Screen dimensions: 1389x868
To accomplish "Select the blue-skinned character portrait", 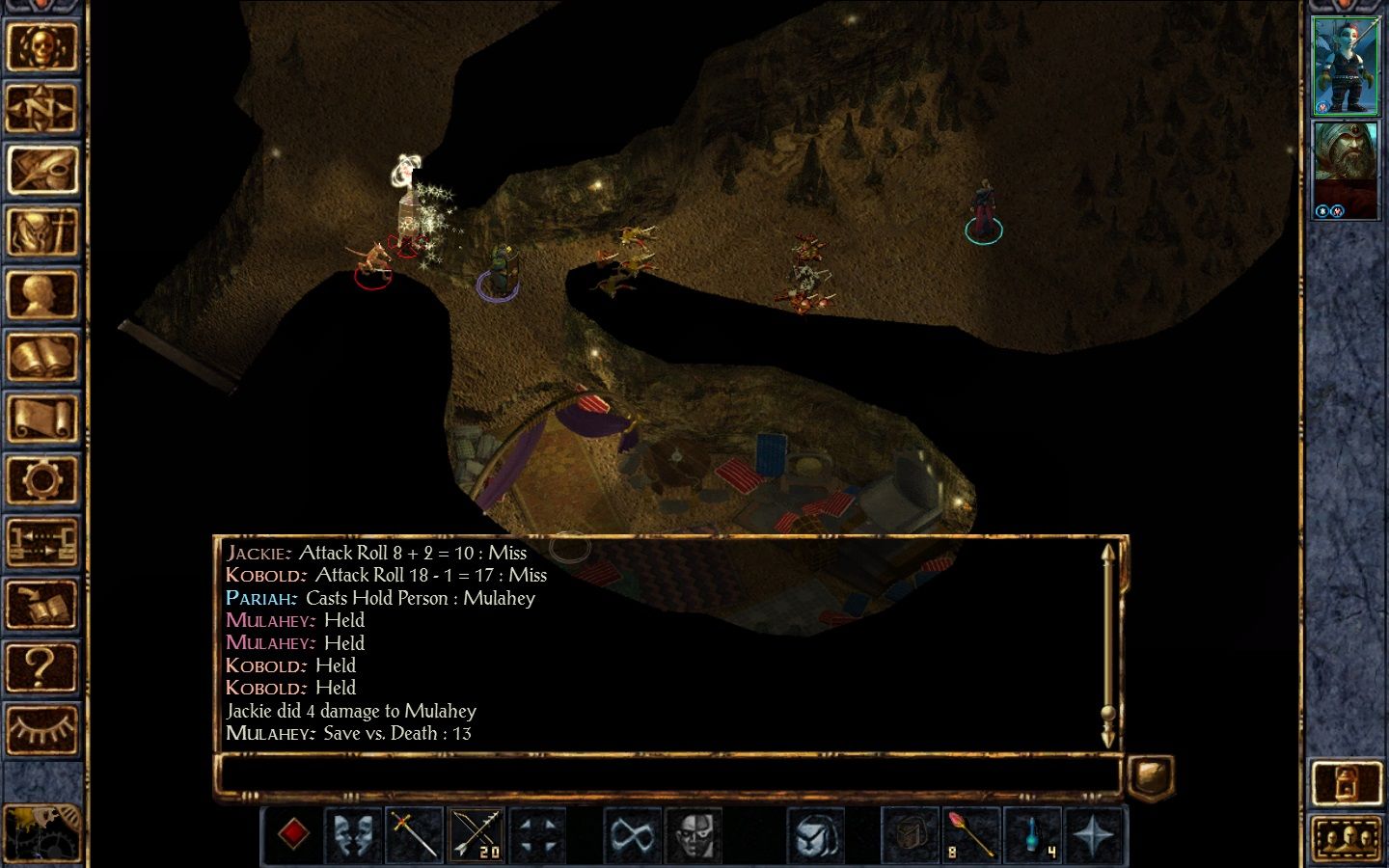I will click(1347, 66).
